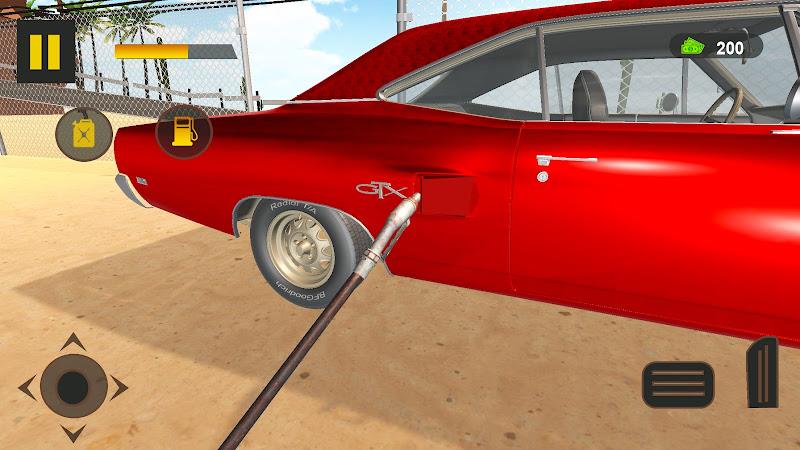Image resolution: width=800 pixels, height=450 pixels.
Task: Select the jerry can fuel icon
Action: 83,133
